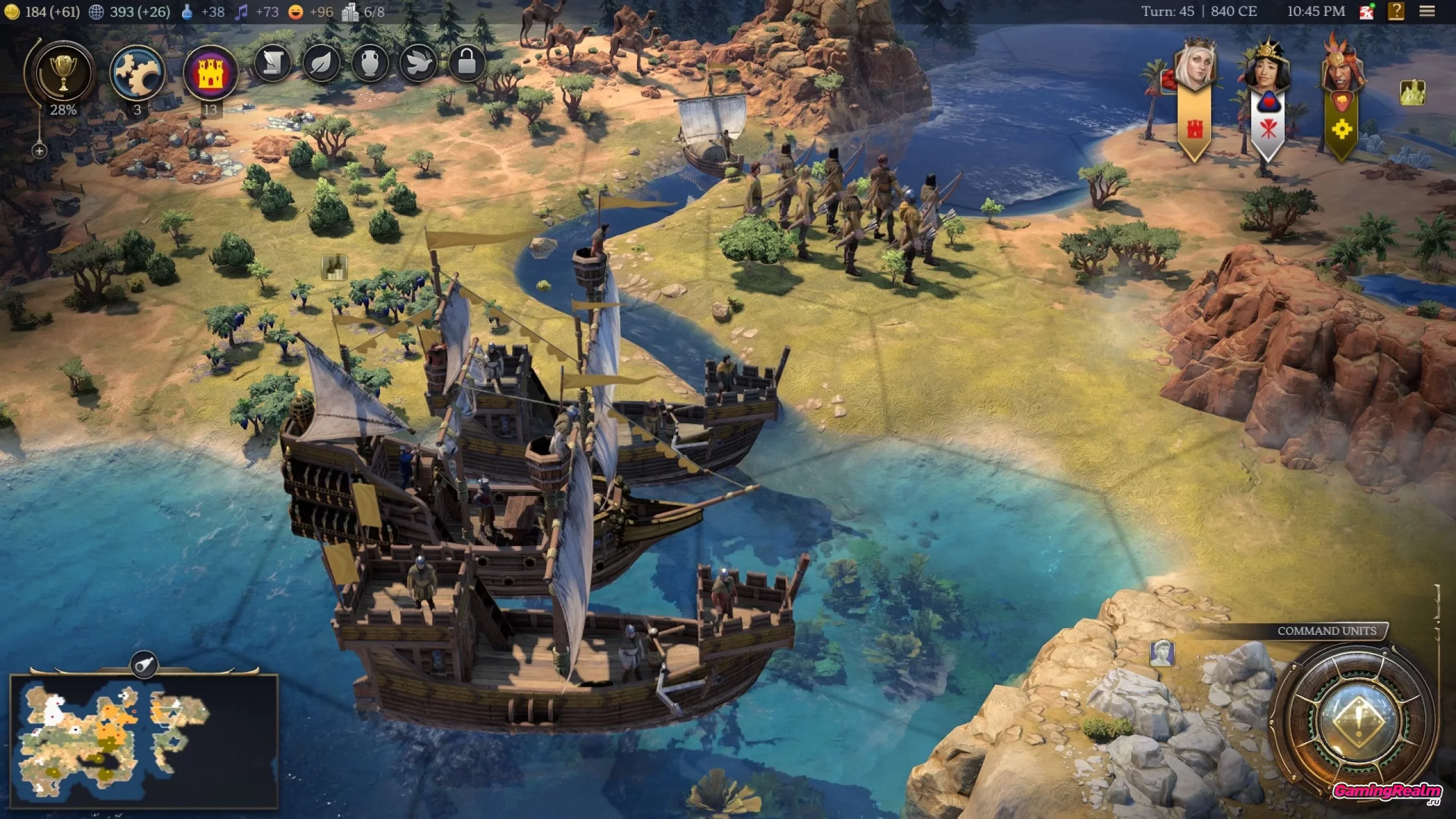Click the gold coin treasury icon

[12, 12]
